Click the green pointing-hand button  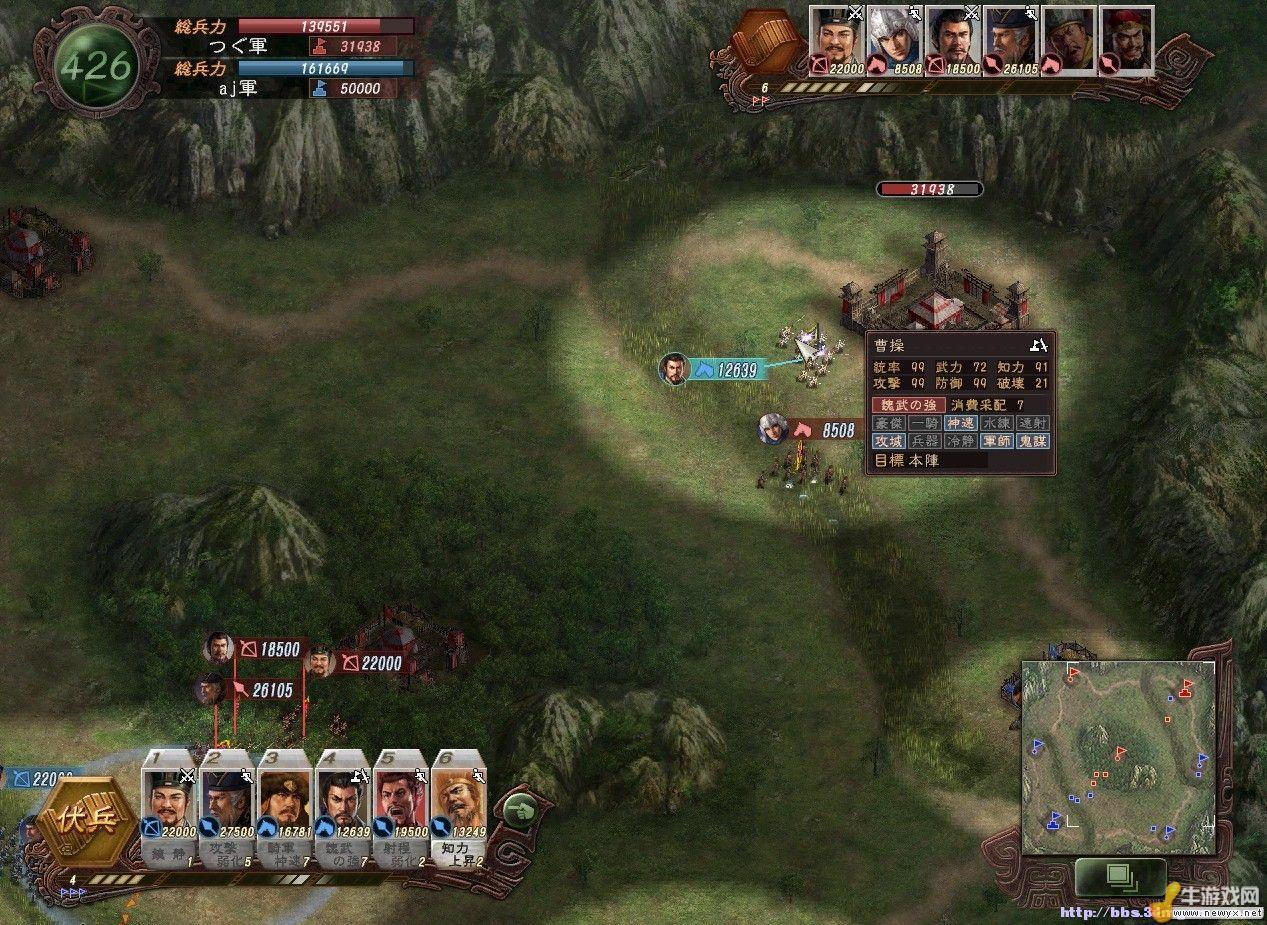point(520,809)
